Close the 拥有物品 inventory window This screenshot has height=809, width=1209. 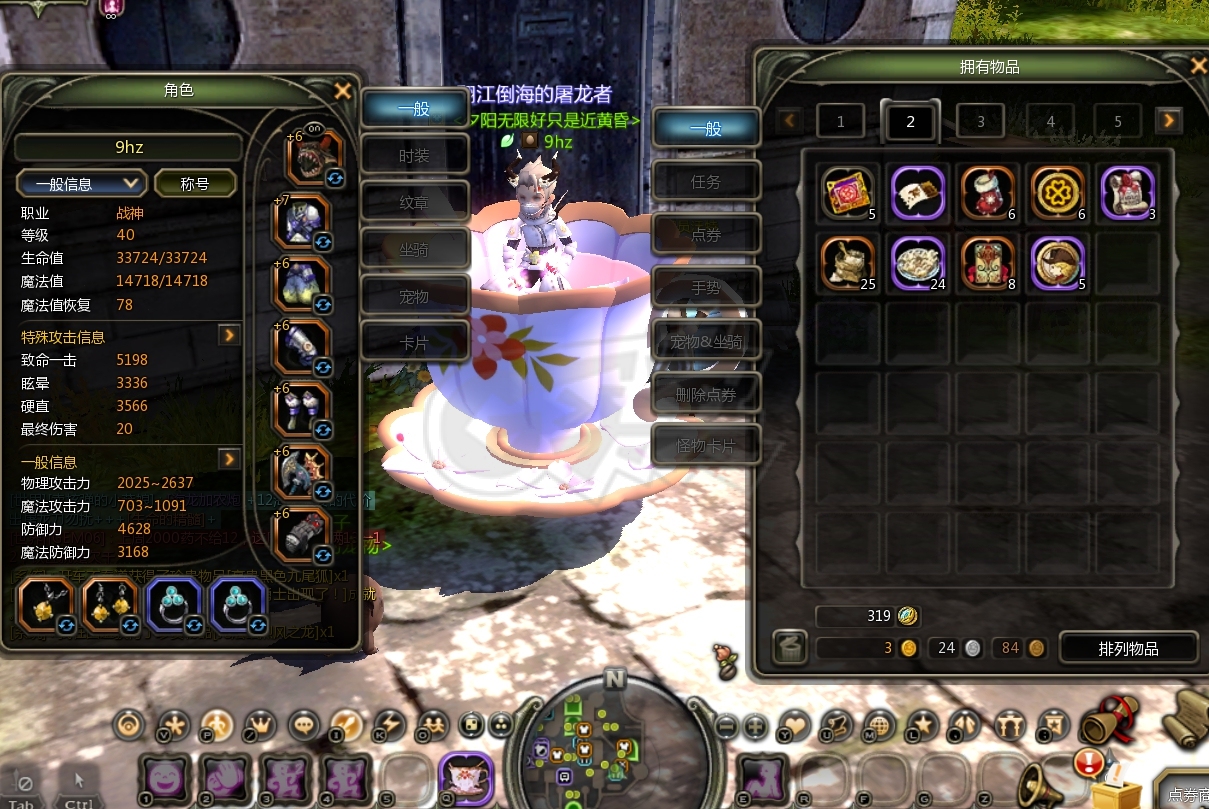point(1198,66)
